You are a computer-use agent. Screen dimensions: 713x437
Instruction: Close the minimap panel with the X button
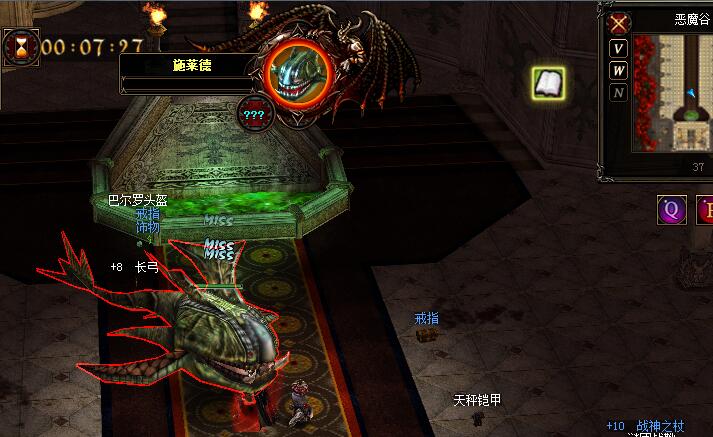[x=620, y=23]
